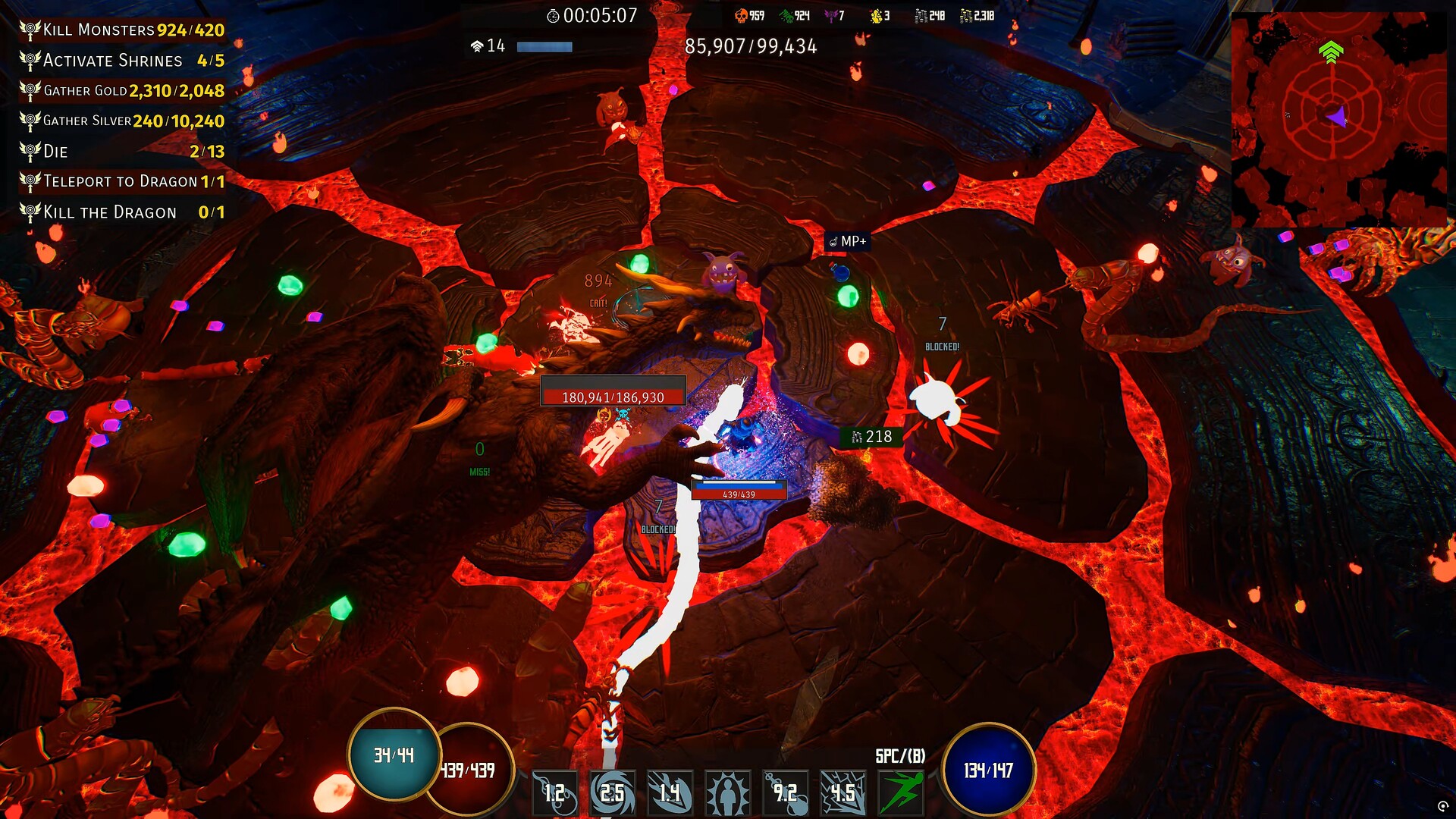Use the glowing body aura ability

pyautogui.click(x=727, y=792)
